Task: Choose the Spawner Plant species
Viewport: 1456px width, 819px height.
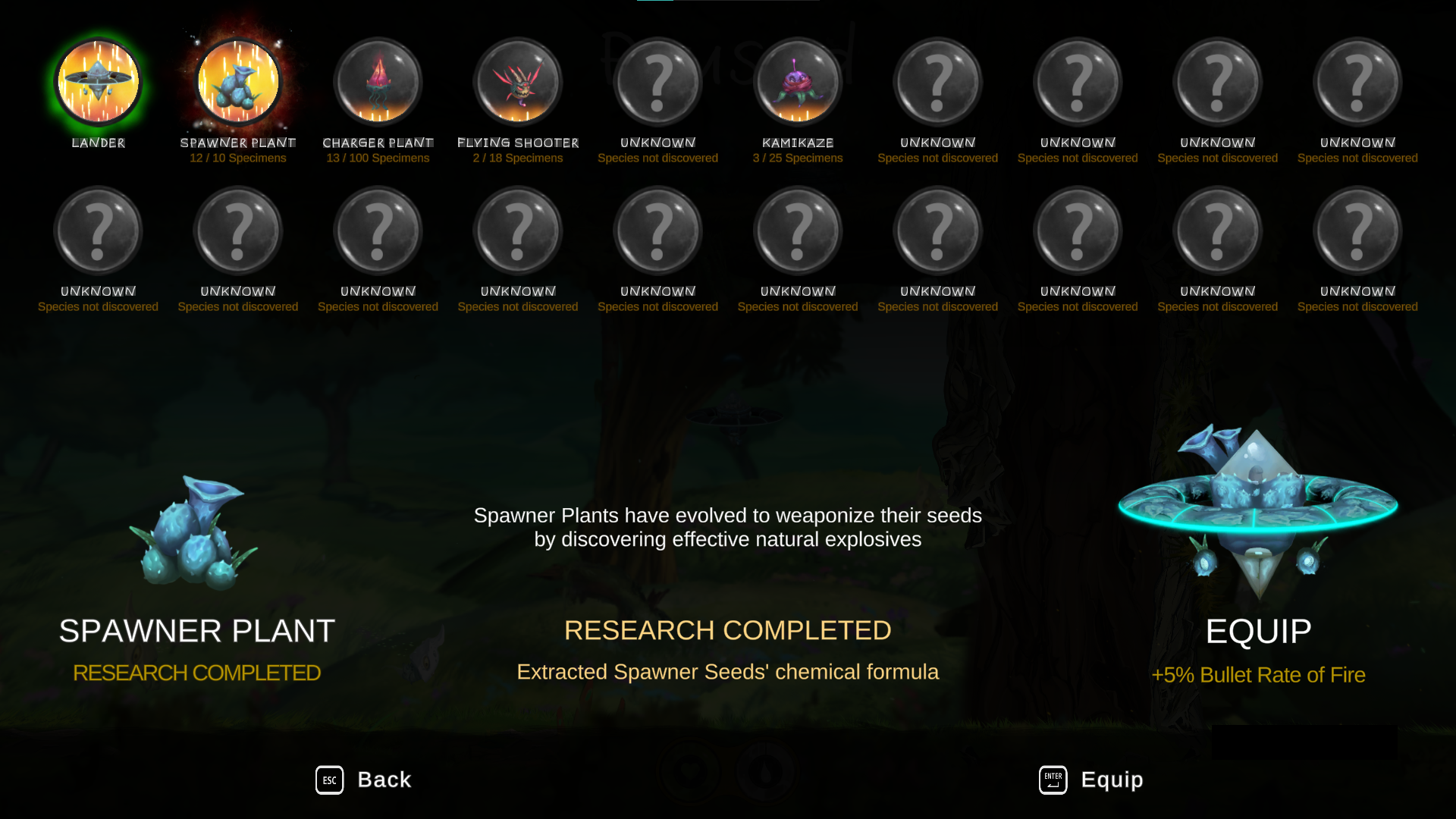Action: pos(238,82)
